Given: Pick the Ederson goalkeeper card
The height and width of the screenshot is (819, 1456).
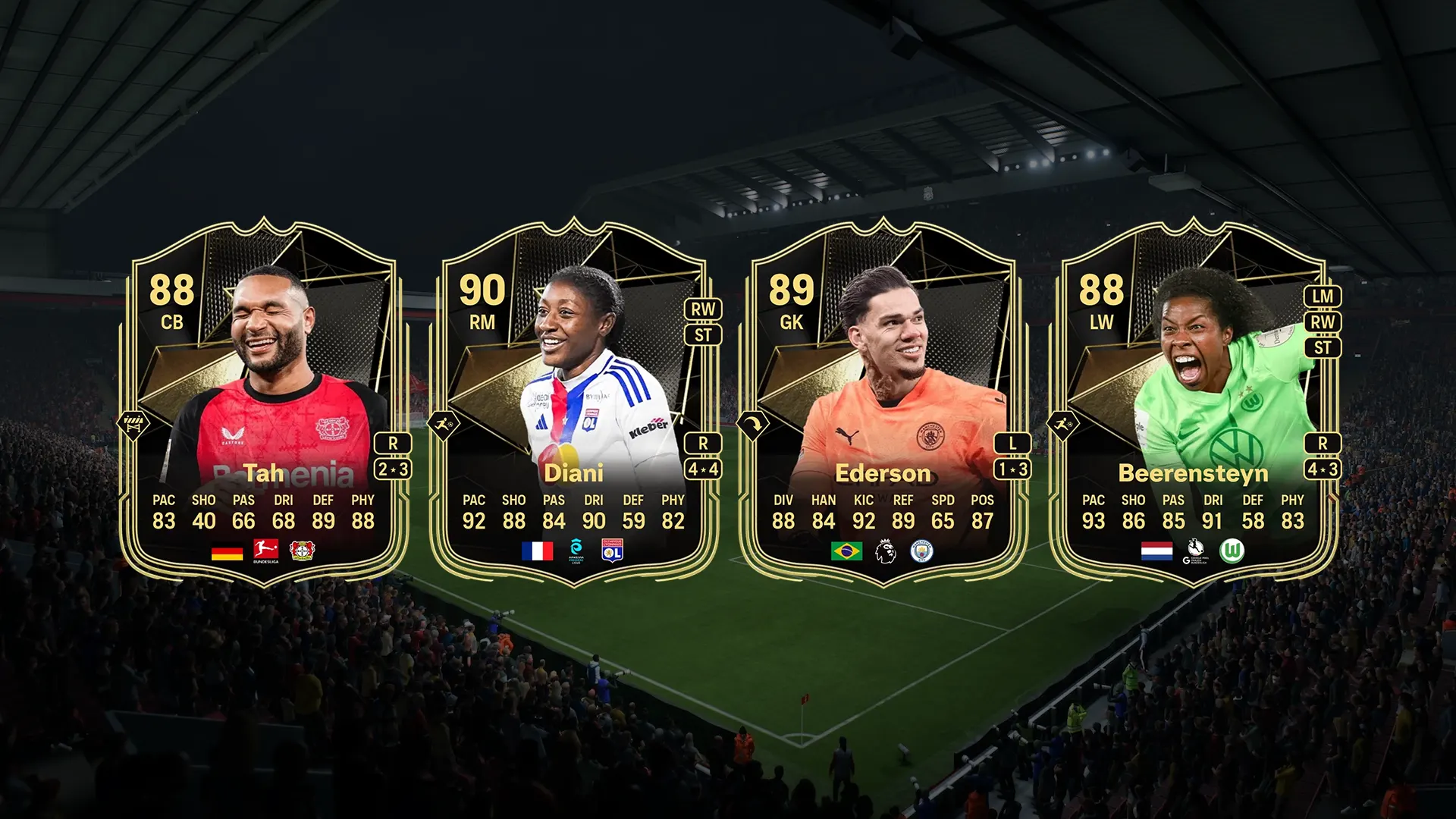Looking at the screenshot, I should 883,402.
